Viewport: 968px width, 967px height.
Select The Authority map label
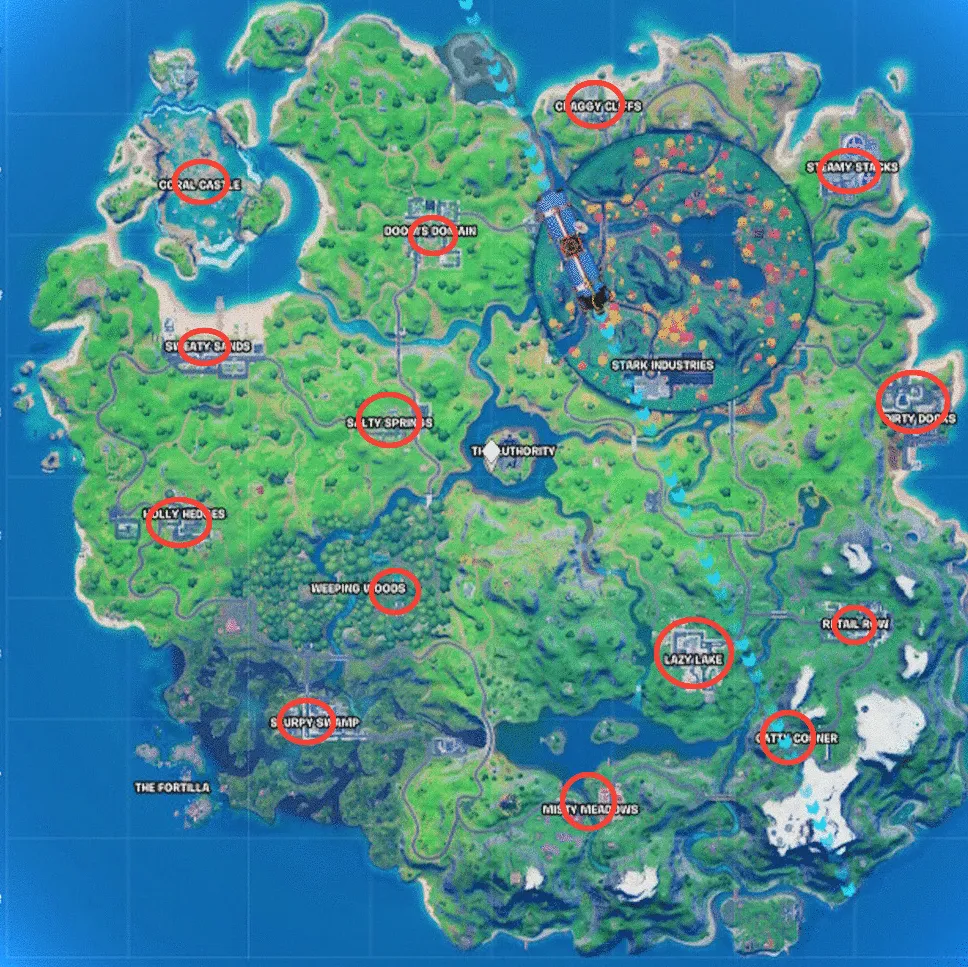click(513, 452)
